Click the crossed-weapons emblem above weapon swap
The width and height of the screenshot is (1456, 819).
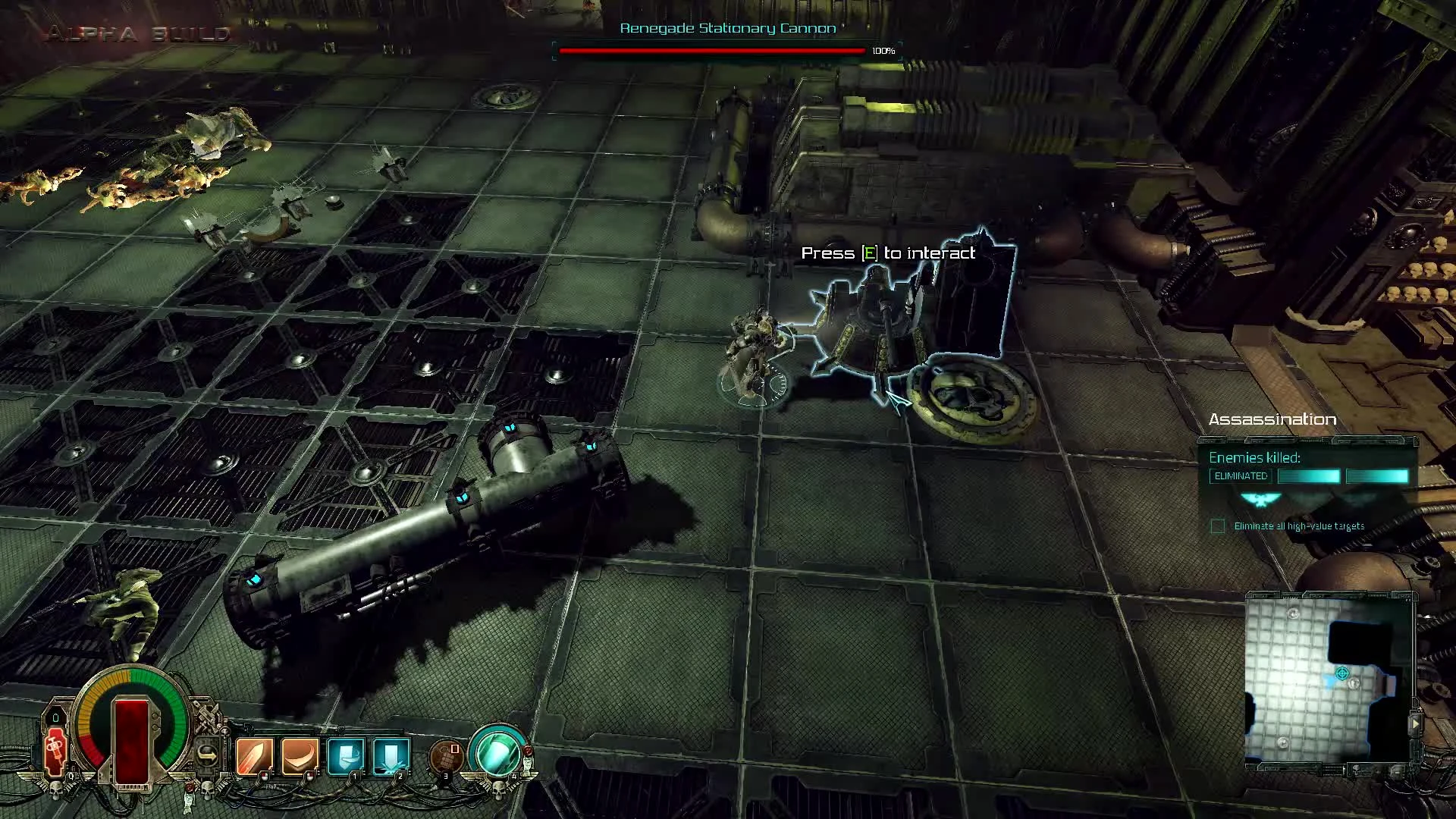click(207, 715)
